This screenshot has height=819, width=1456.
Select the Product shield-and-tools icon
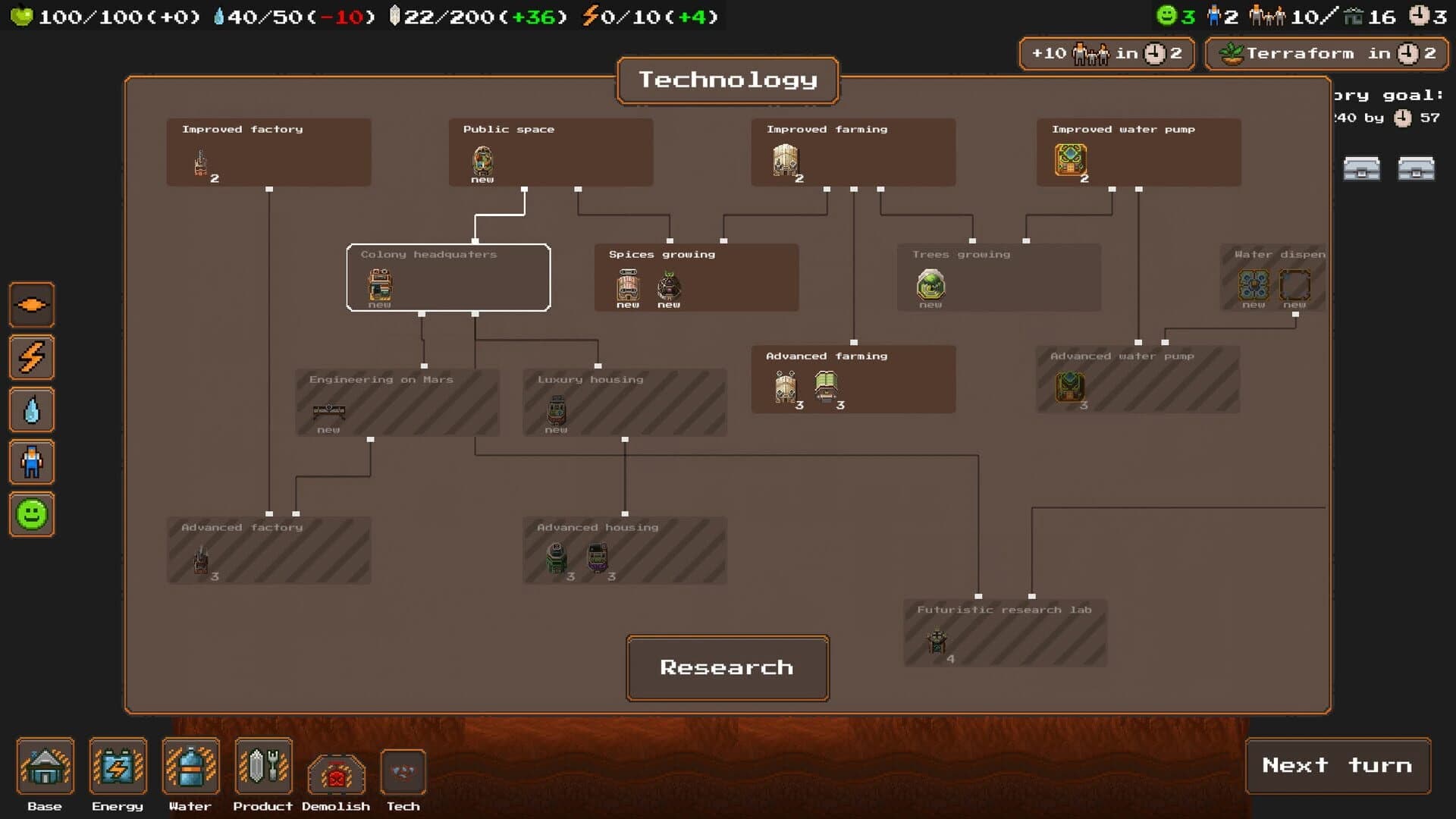[x=263, y=767]
